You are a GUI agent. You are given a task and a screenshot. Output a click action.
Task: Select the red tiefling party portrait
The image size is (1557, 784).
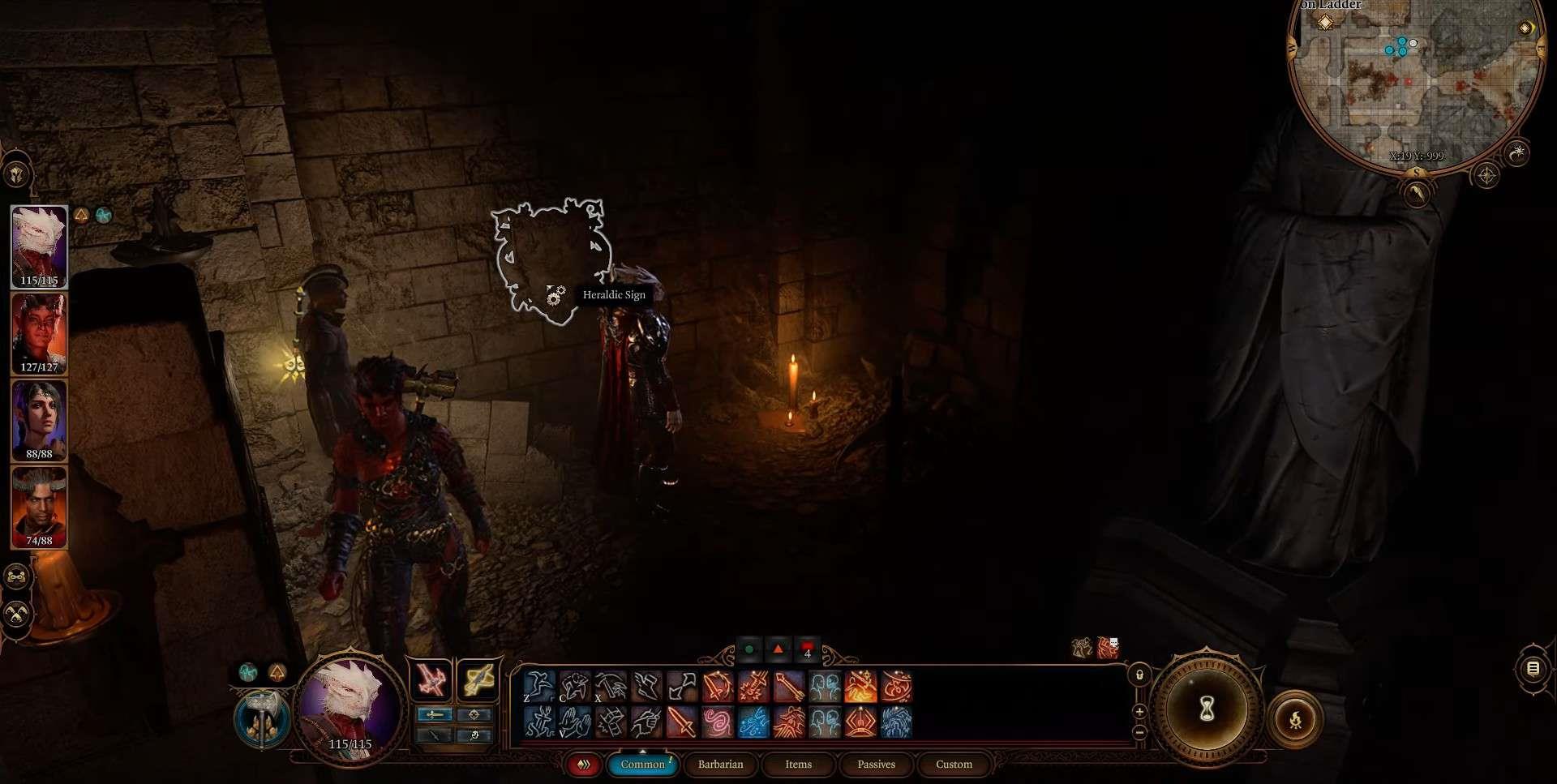[39, 334]
